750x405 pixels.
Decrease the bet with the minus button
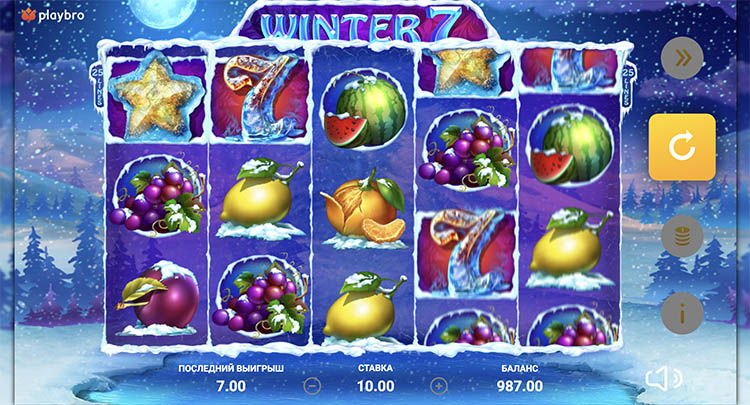312,384
